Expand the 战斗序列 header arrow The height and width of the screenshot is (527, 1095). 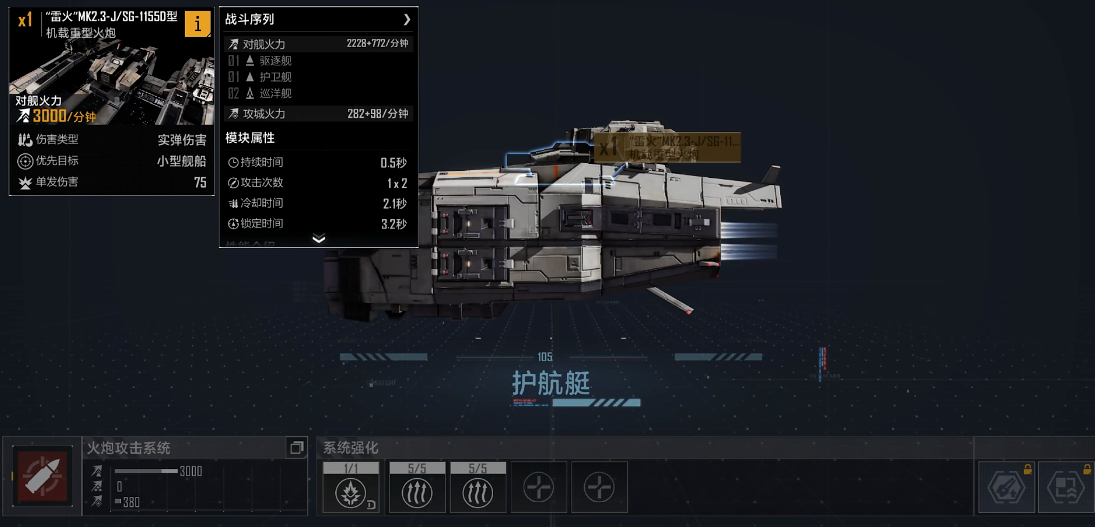pos(406,19)
